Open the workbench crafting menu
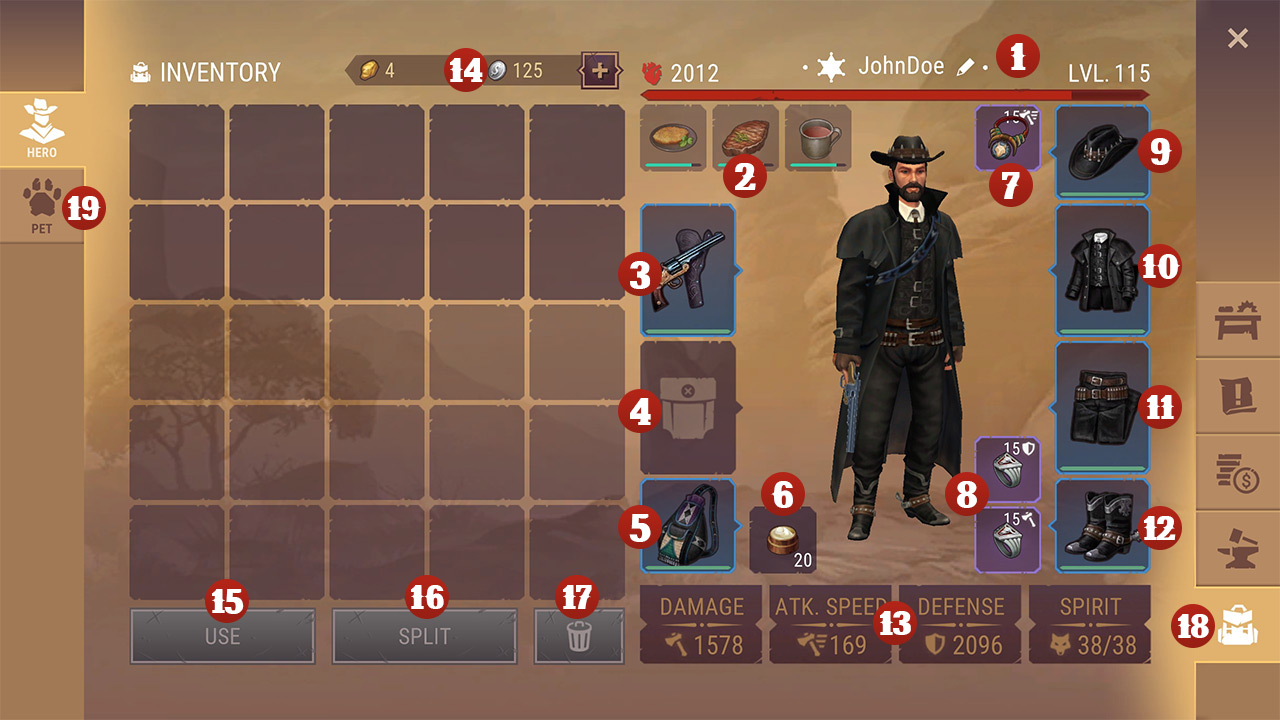 [x=1238, y=322]
